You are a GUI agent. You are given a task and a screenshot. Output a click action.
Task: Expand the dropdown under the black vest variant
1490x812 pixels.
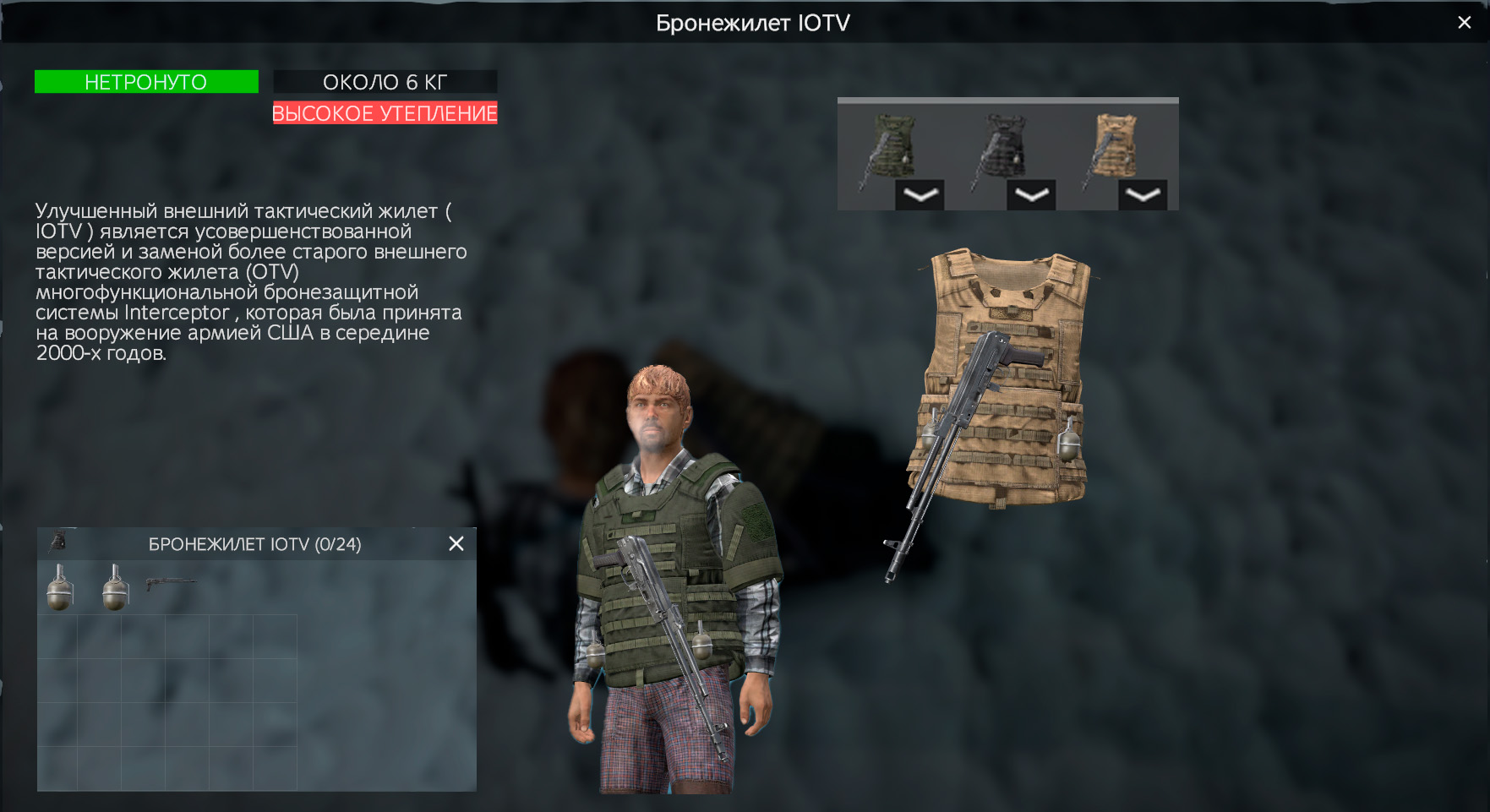[x=1032, y=193]
